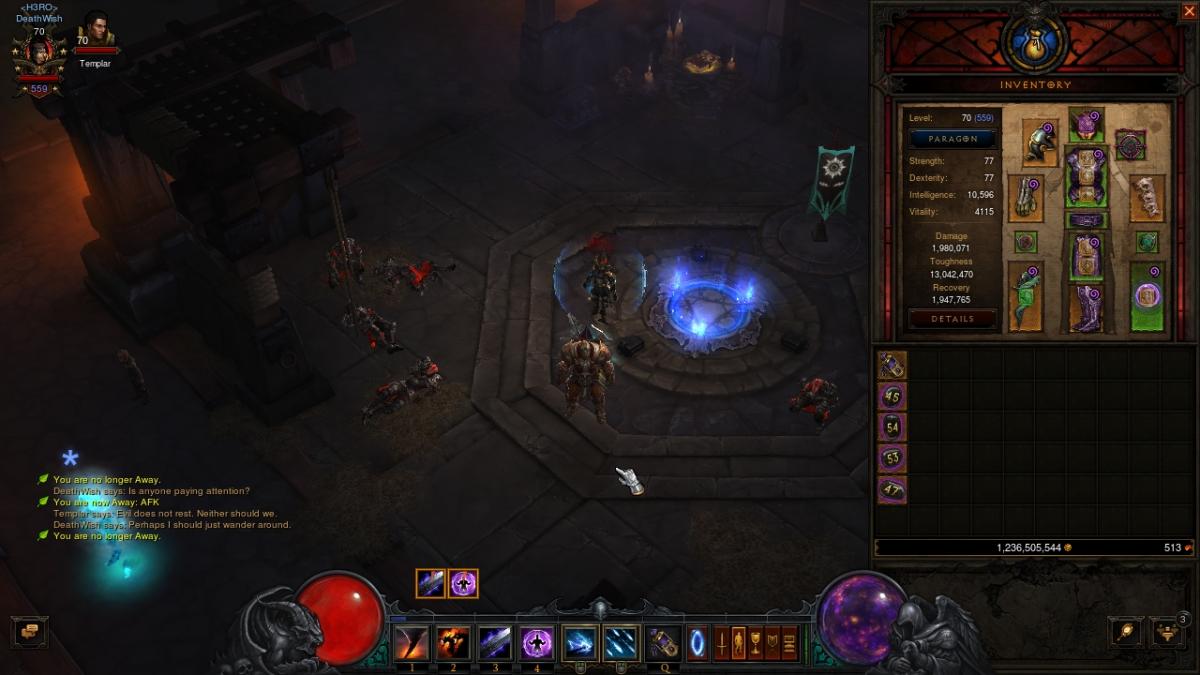Use the potion in the Q slot

pyautogui.click(x=663, y=643)
